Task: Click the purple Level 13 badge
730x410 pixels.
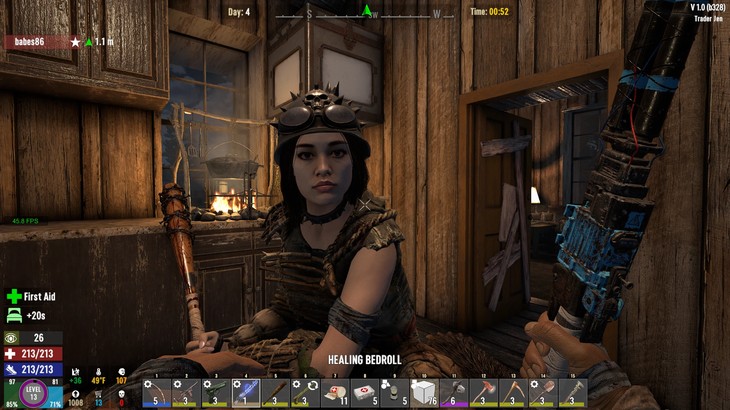Action: pyautogui.click(x=33, y=391)
